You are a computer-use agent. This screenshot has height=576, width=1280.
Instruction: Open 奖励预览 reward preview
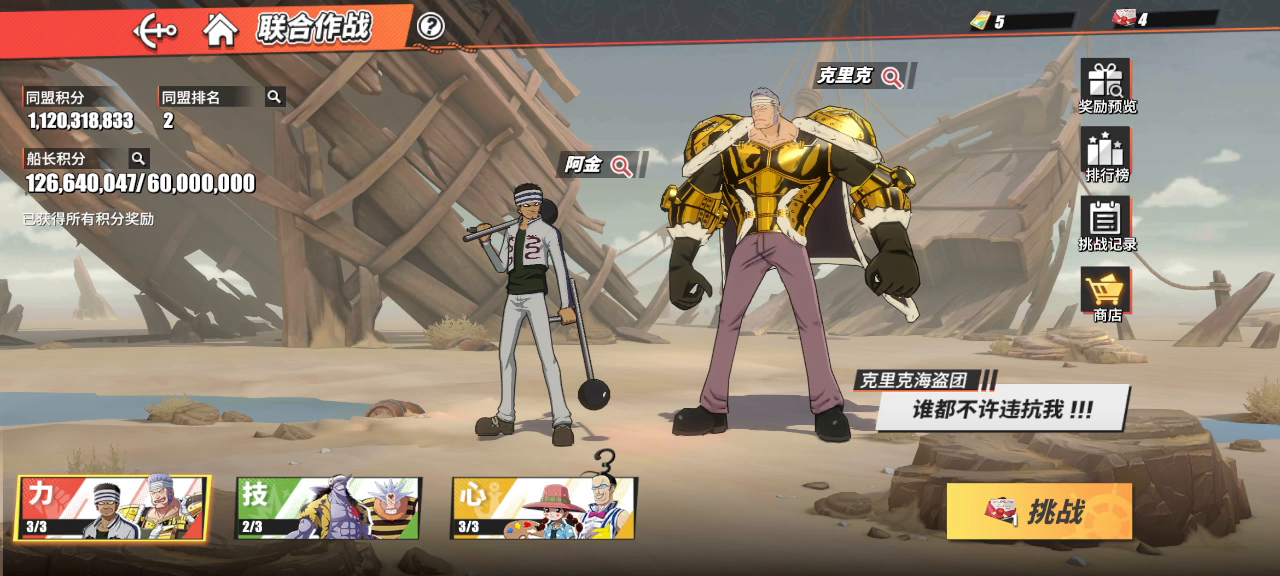coord(1106,86)
